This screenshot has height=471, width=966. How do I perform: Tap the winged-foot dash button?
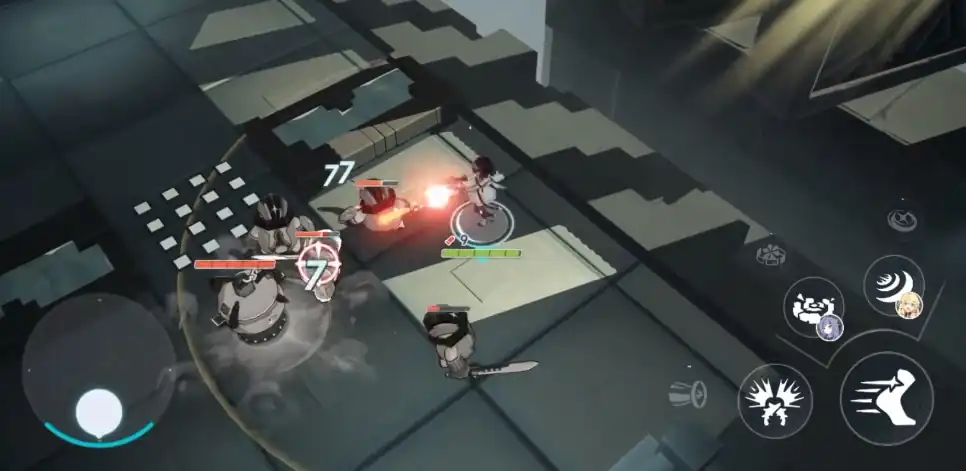tap(886, 398)
